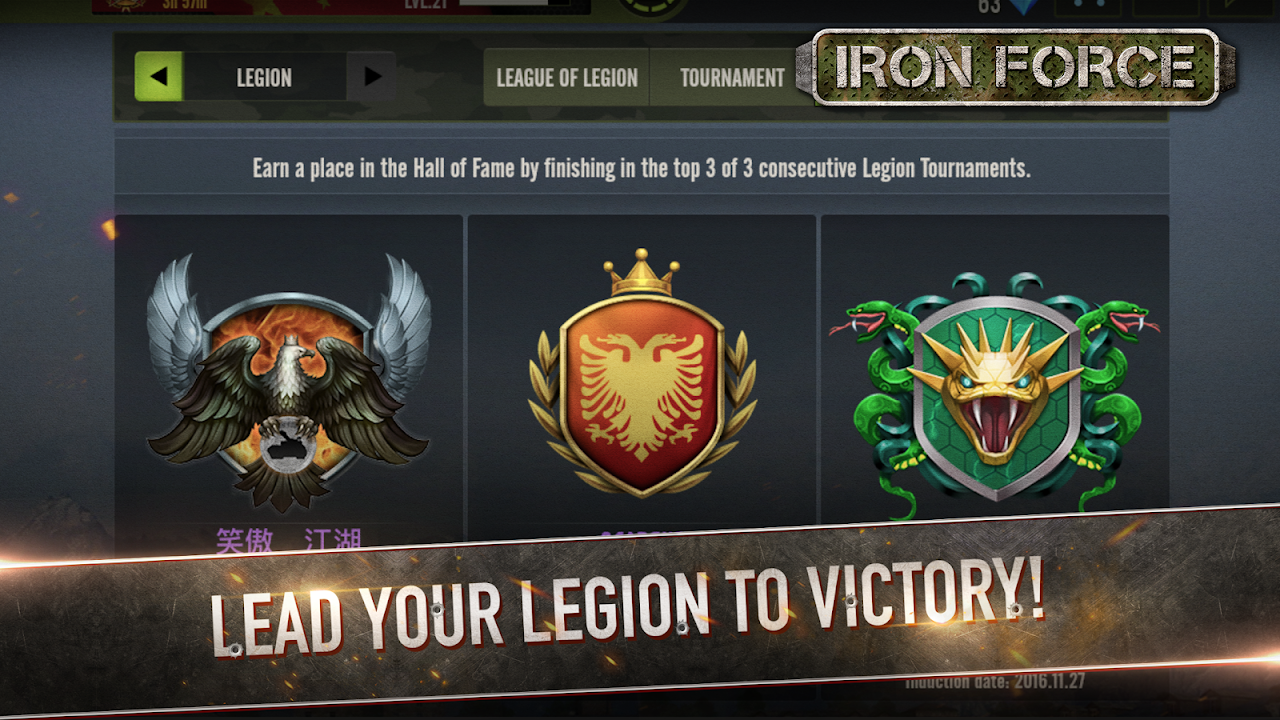Click the Hall of Fame announcement text
The width and height of the screenshot is (1280, 720).
click(x=640, y=167)
